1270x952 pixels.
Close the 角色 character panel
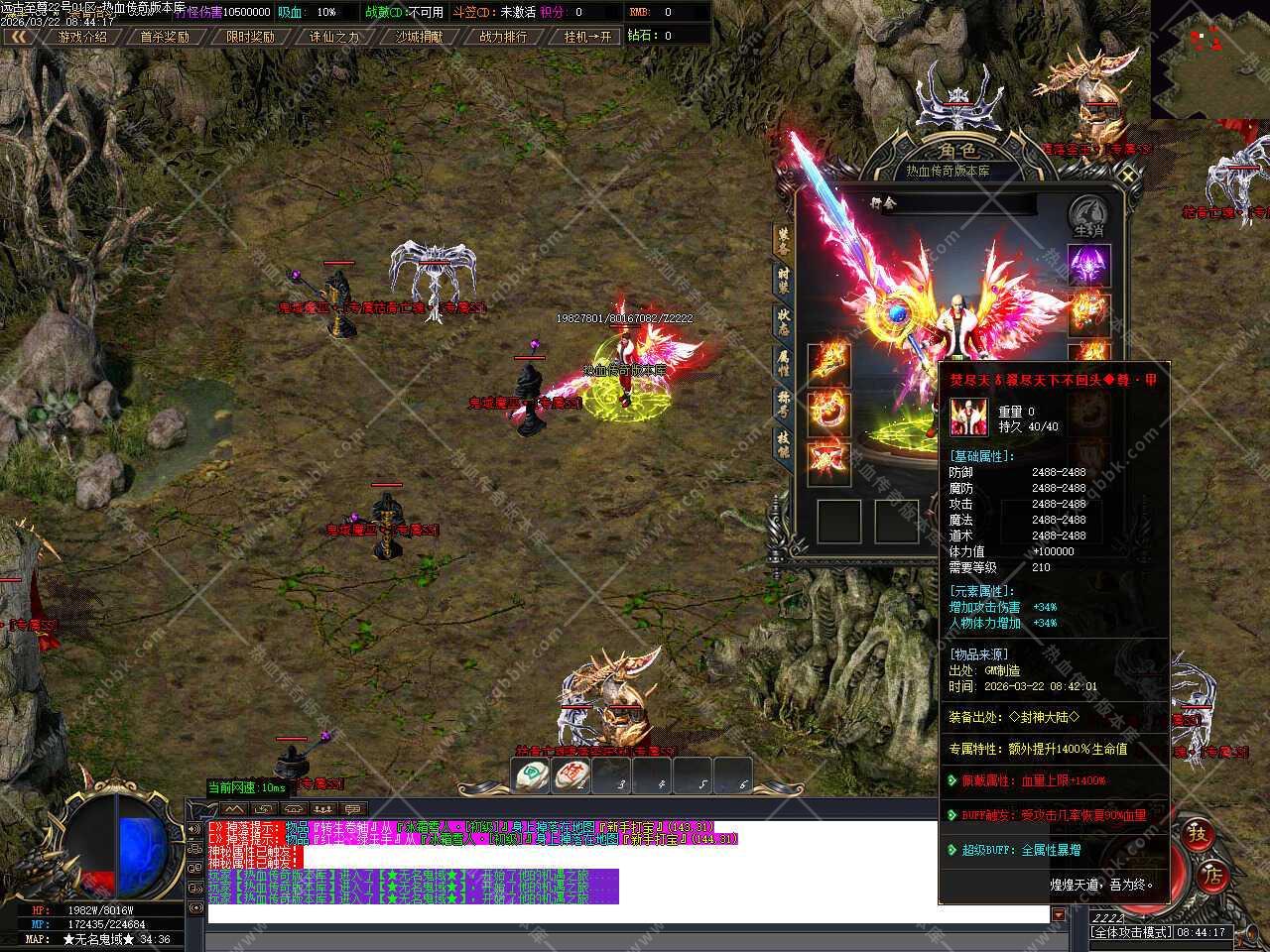tap(1128, 176)
